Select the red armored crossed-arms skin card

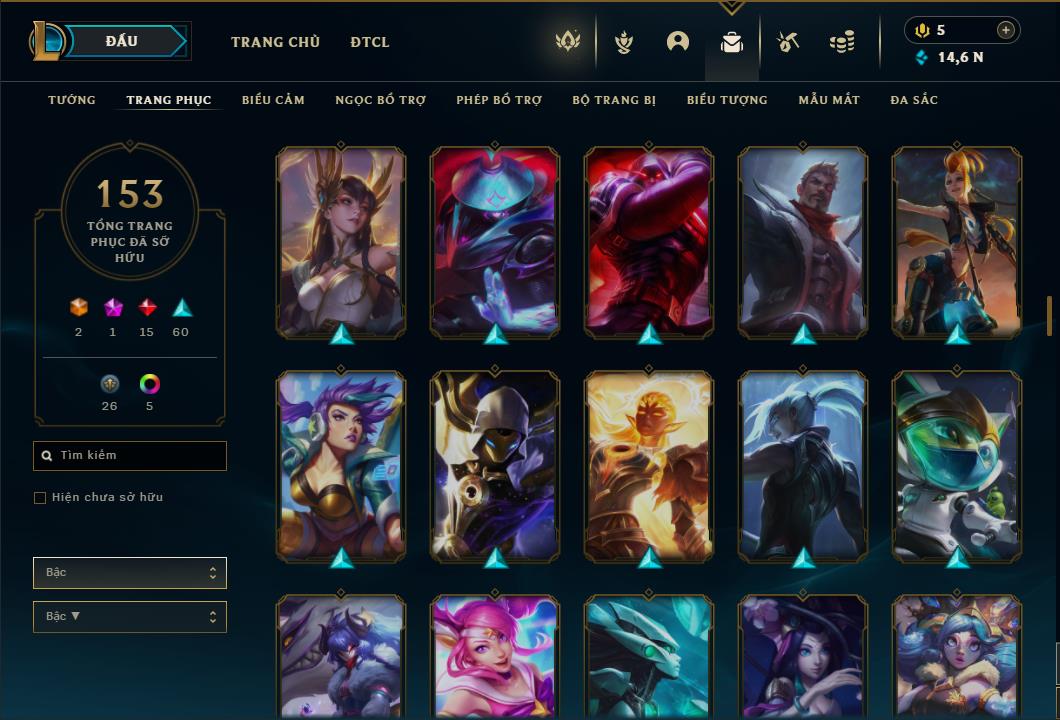[648, 240]
